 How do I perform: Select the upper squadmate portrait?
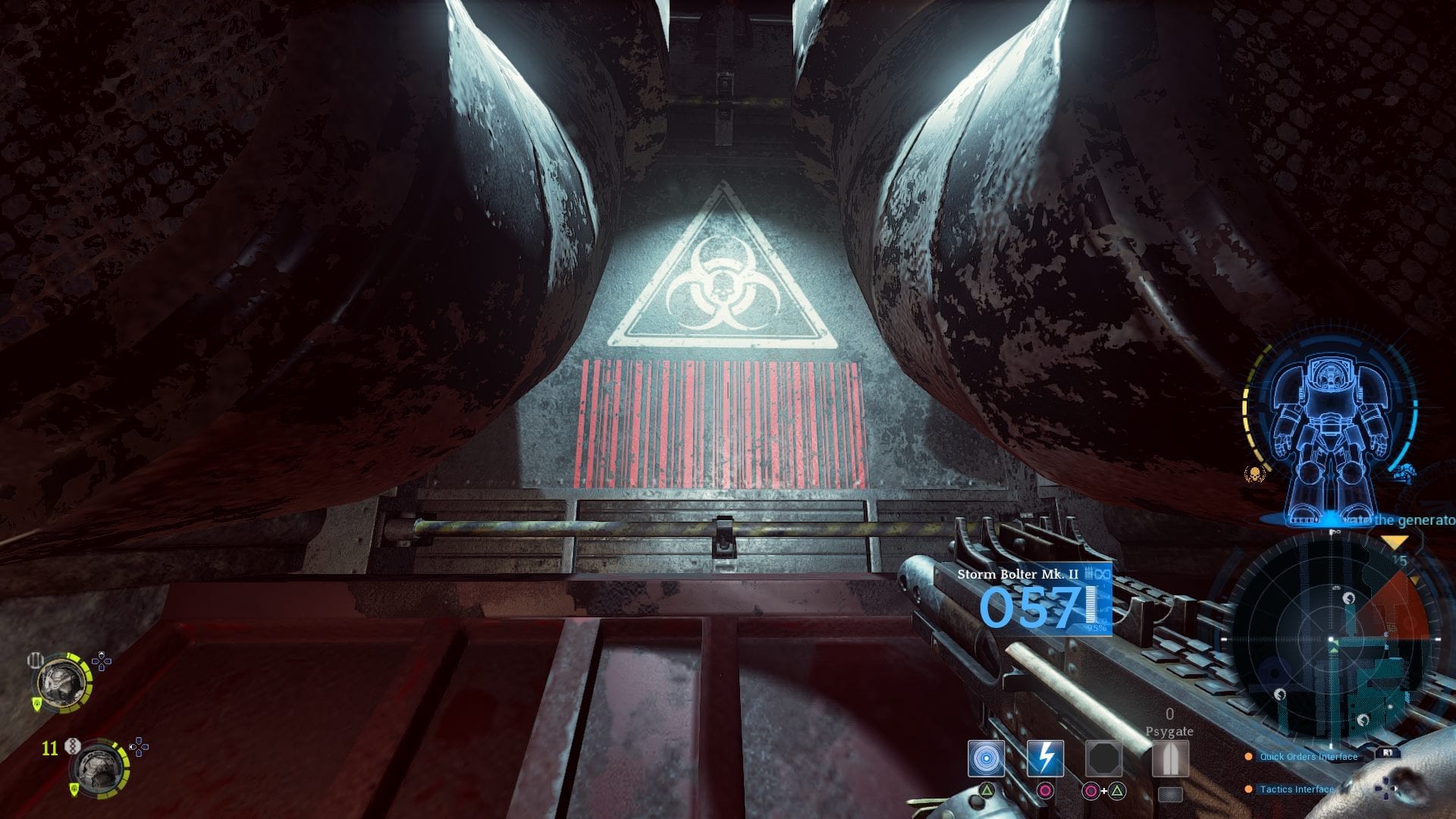pos(61,682)
